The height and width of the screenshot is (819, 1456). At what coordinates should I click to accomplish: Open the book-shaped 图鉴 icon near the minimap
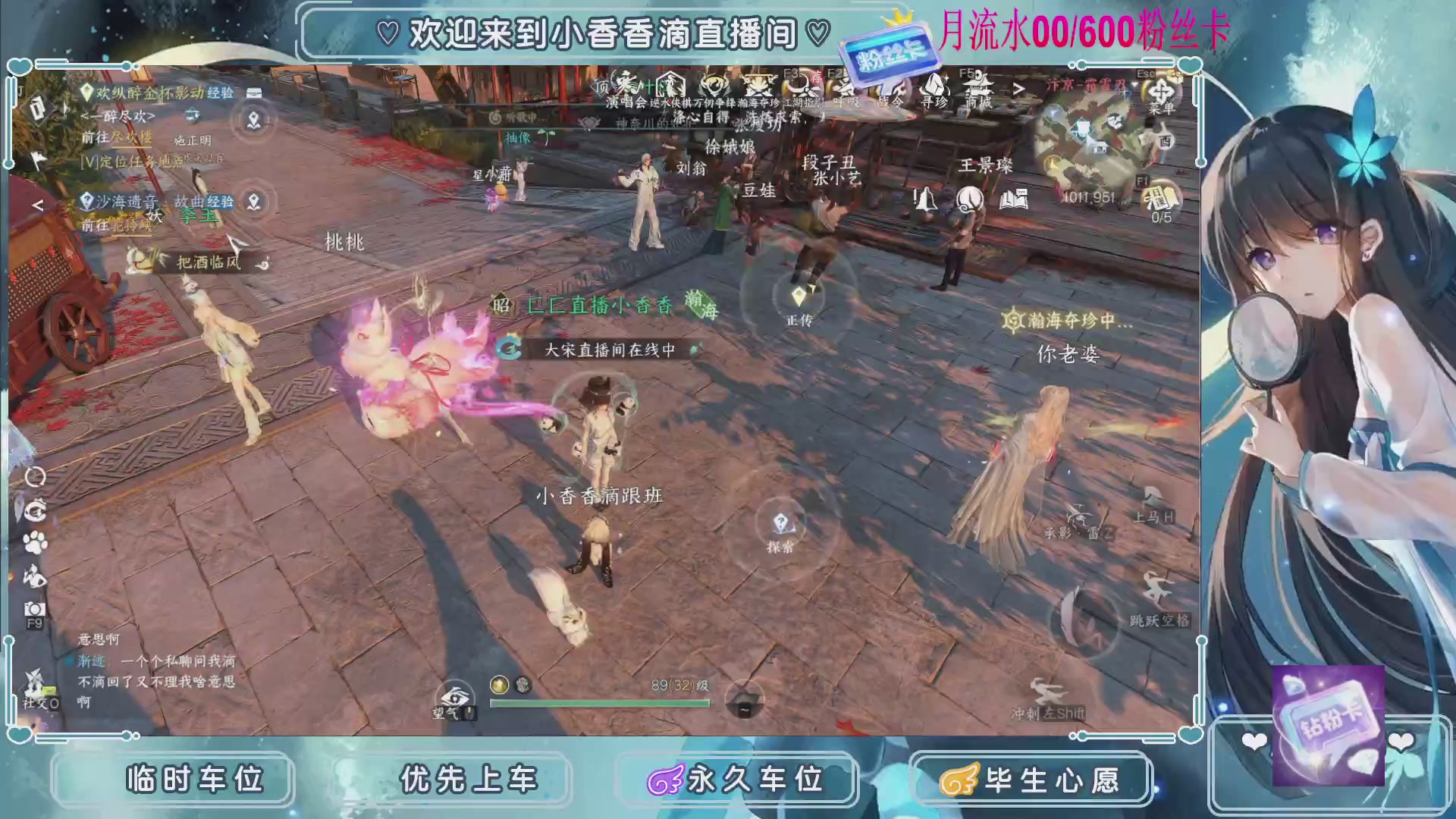[x=1014, y=199]
